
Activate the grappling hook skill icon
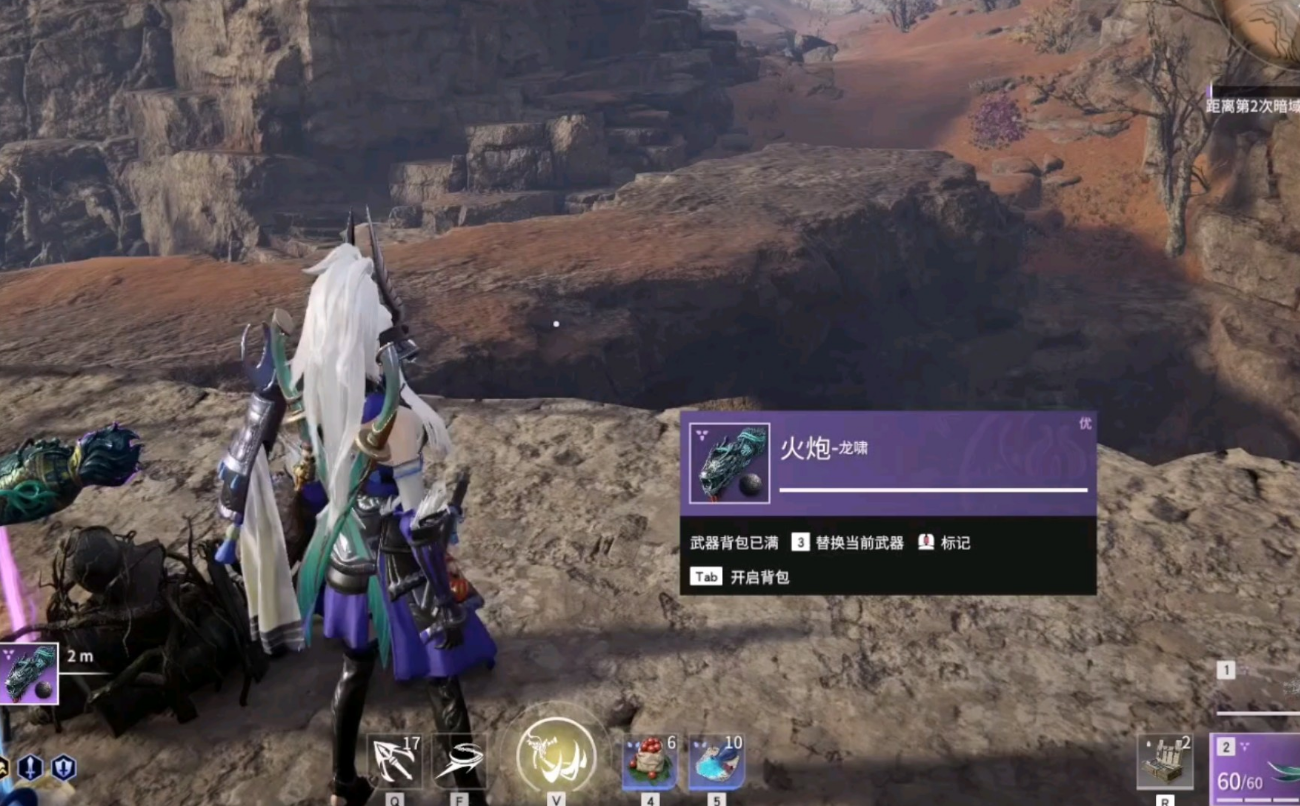pos(393,762)
